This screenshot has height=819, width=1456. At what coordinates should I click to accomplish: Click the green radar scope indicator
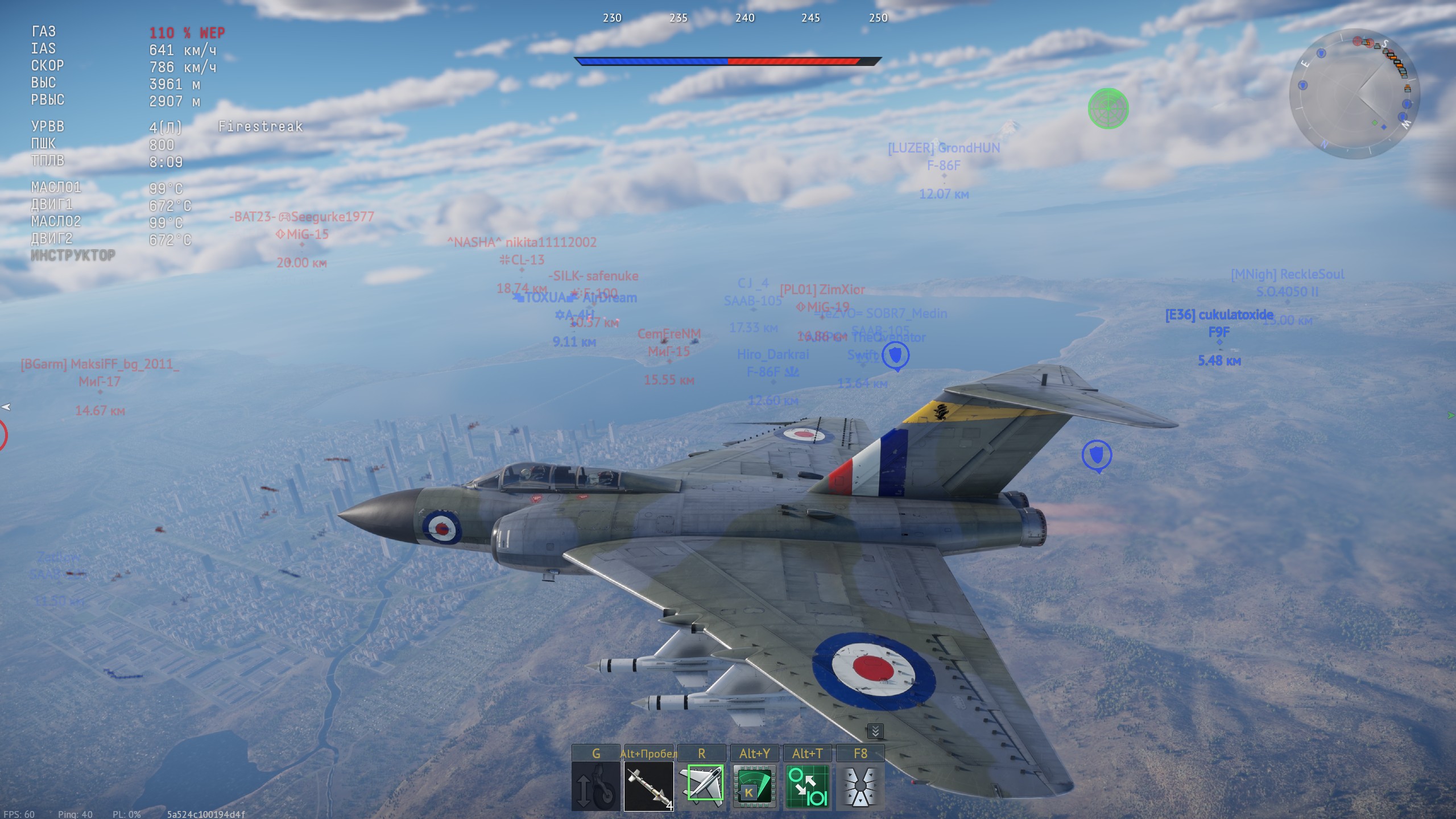pyautogui.click(x=1108, y=108)
